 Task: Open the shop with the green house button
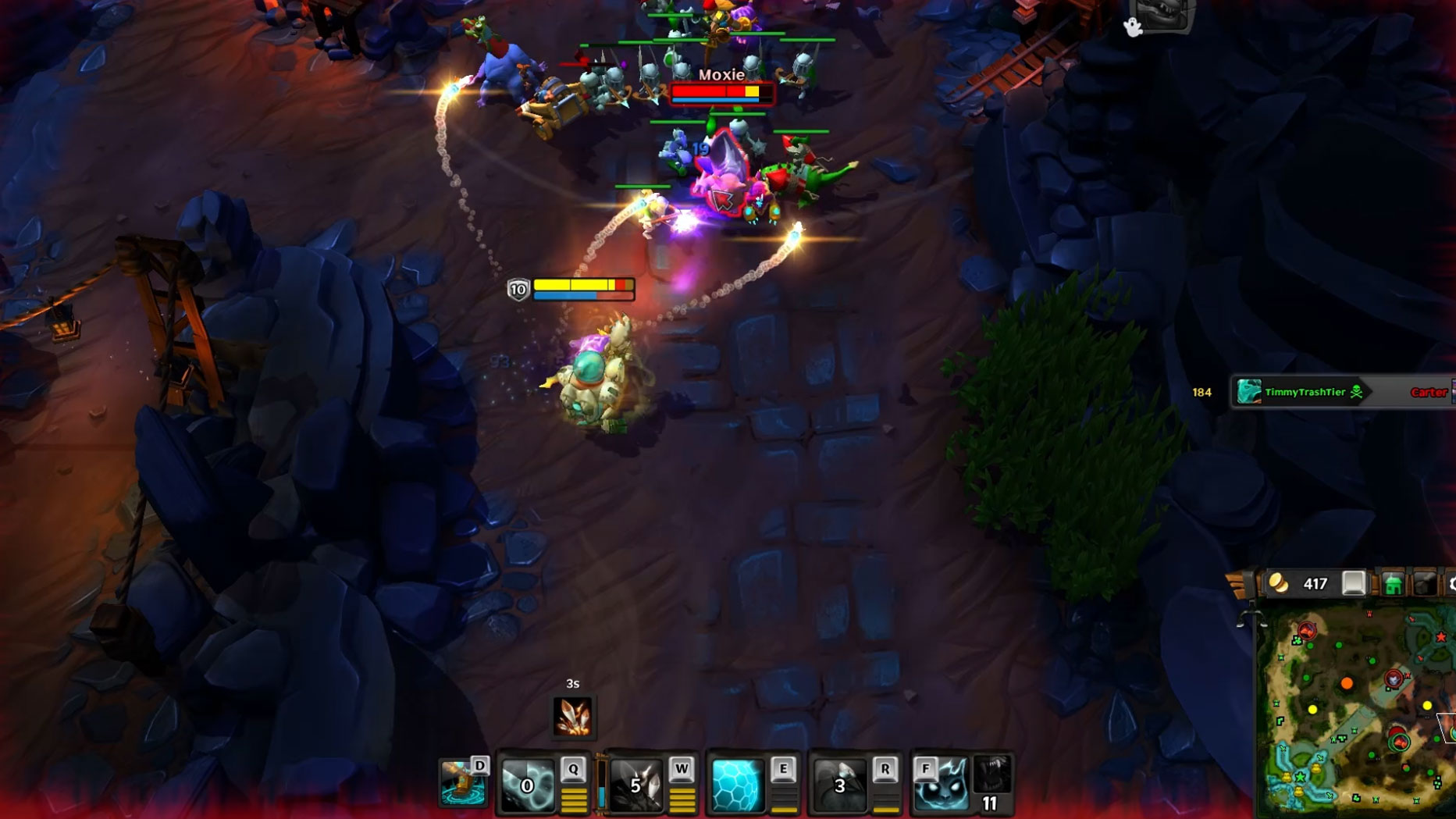click(x=1393, y=584)
